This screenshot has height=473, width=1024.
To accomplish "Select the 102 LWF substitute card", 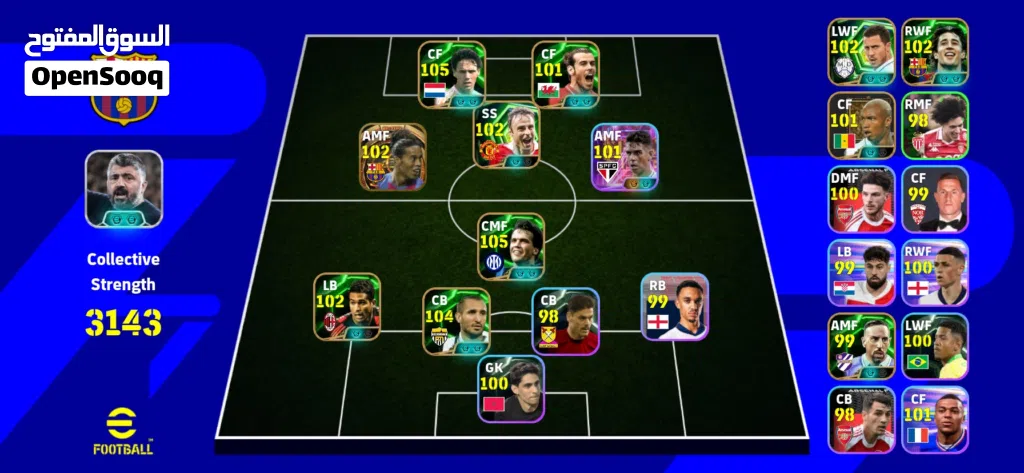I will point(861,51).
